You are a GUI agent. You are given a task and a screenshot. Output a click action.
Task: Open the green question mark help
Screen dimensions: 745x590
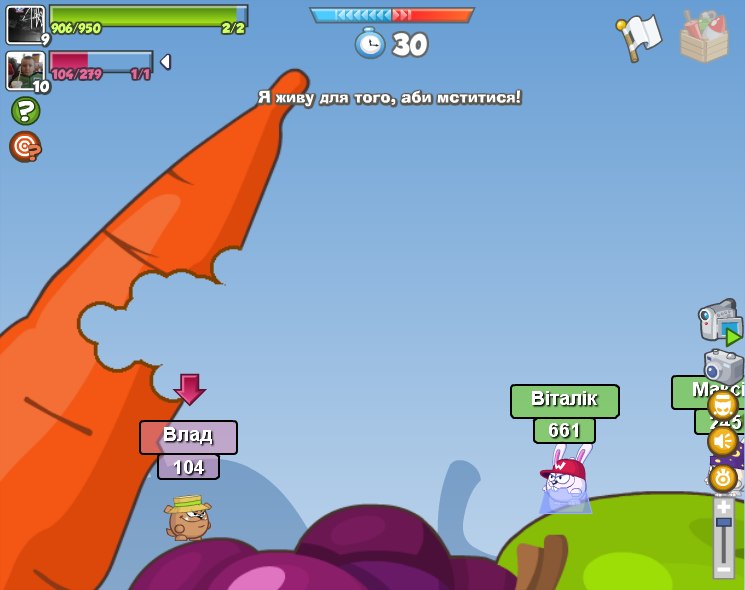point(25,110)
